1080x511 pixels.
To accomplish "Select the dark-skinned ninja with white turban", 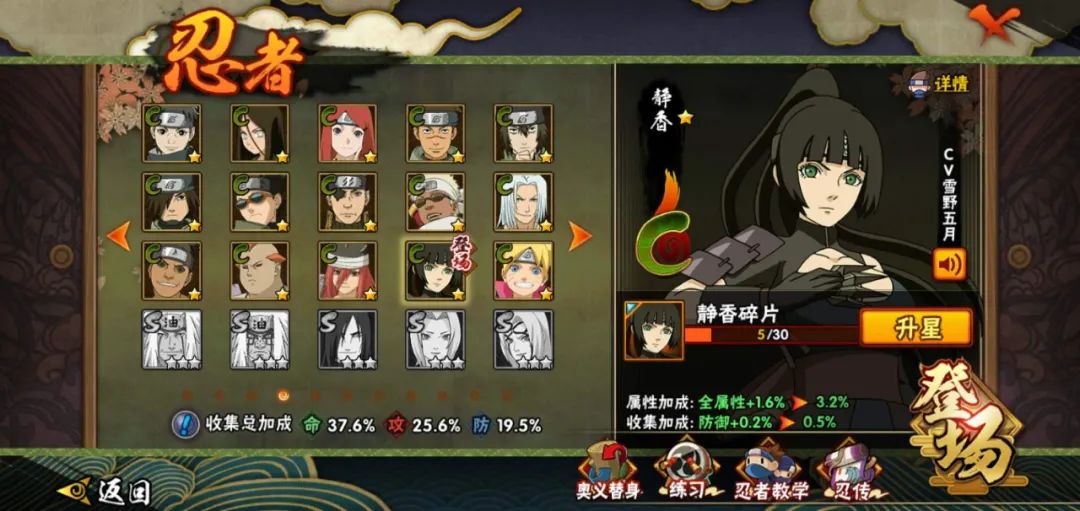I will click(x=435, y=202).
